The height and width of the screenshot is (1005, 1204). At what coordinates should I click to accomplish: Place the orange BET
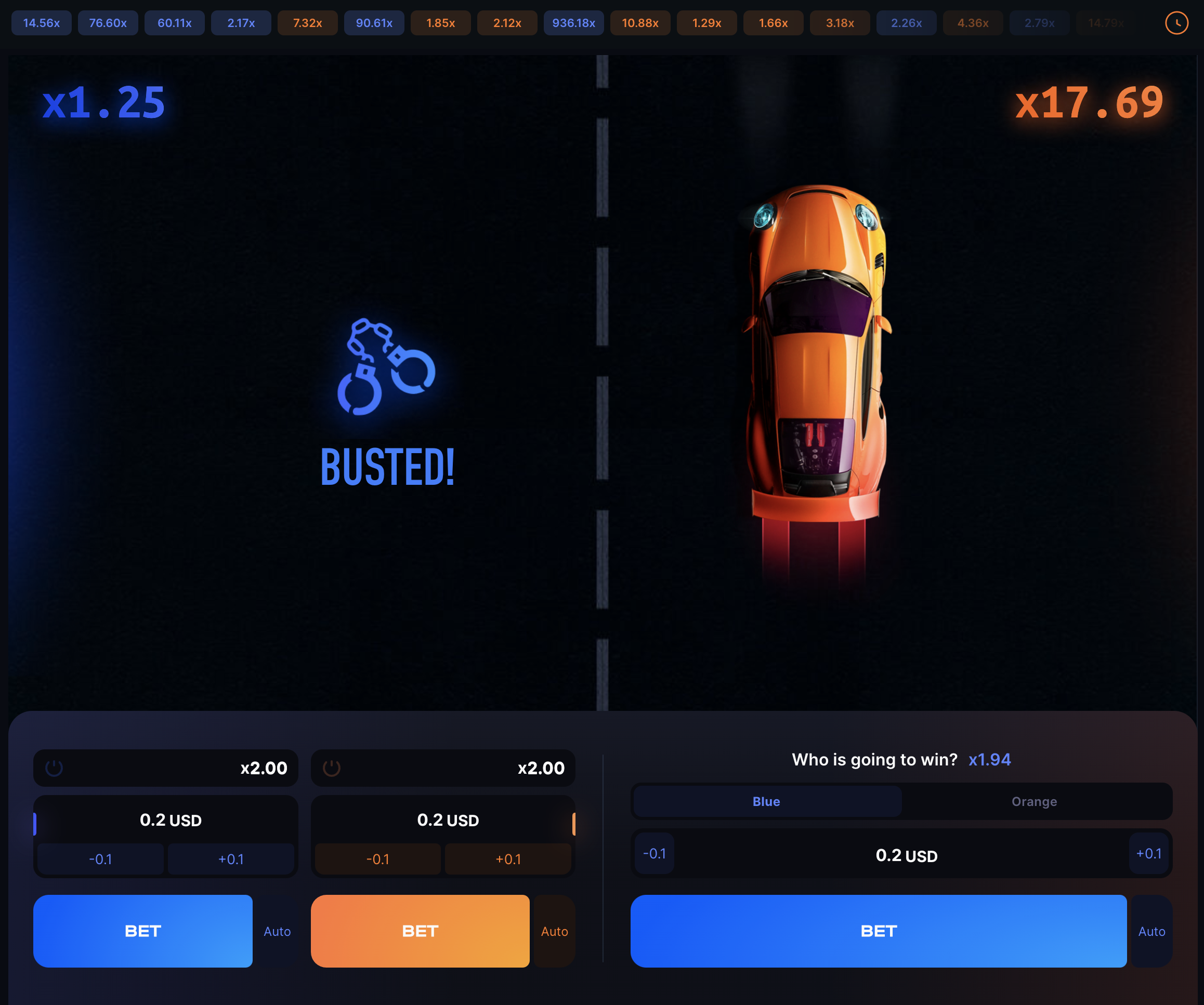(x=420, y=931)
